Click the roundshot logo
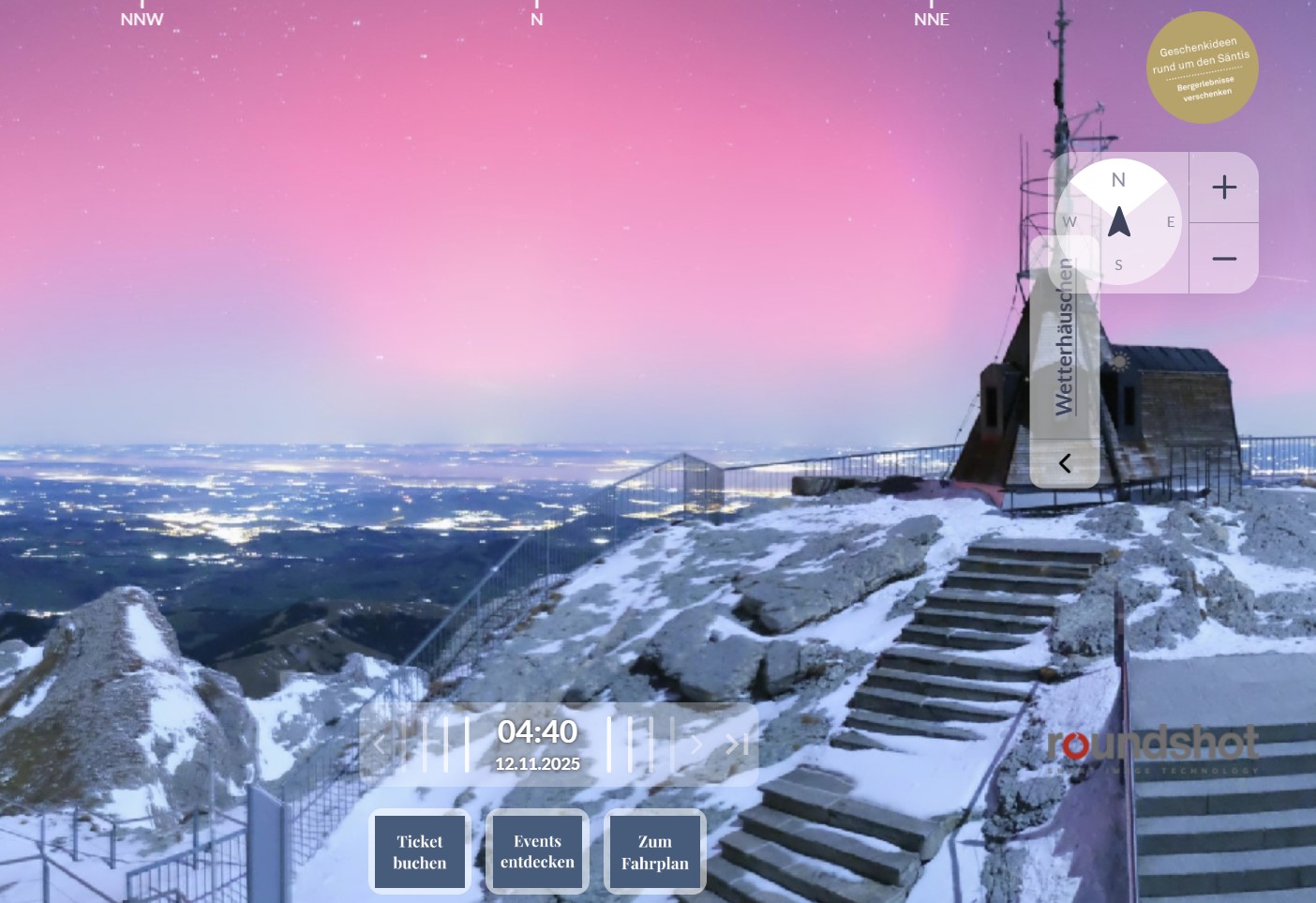 [1152, 747]
